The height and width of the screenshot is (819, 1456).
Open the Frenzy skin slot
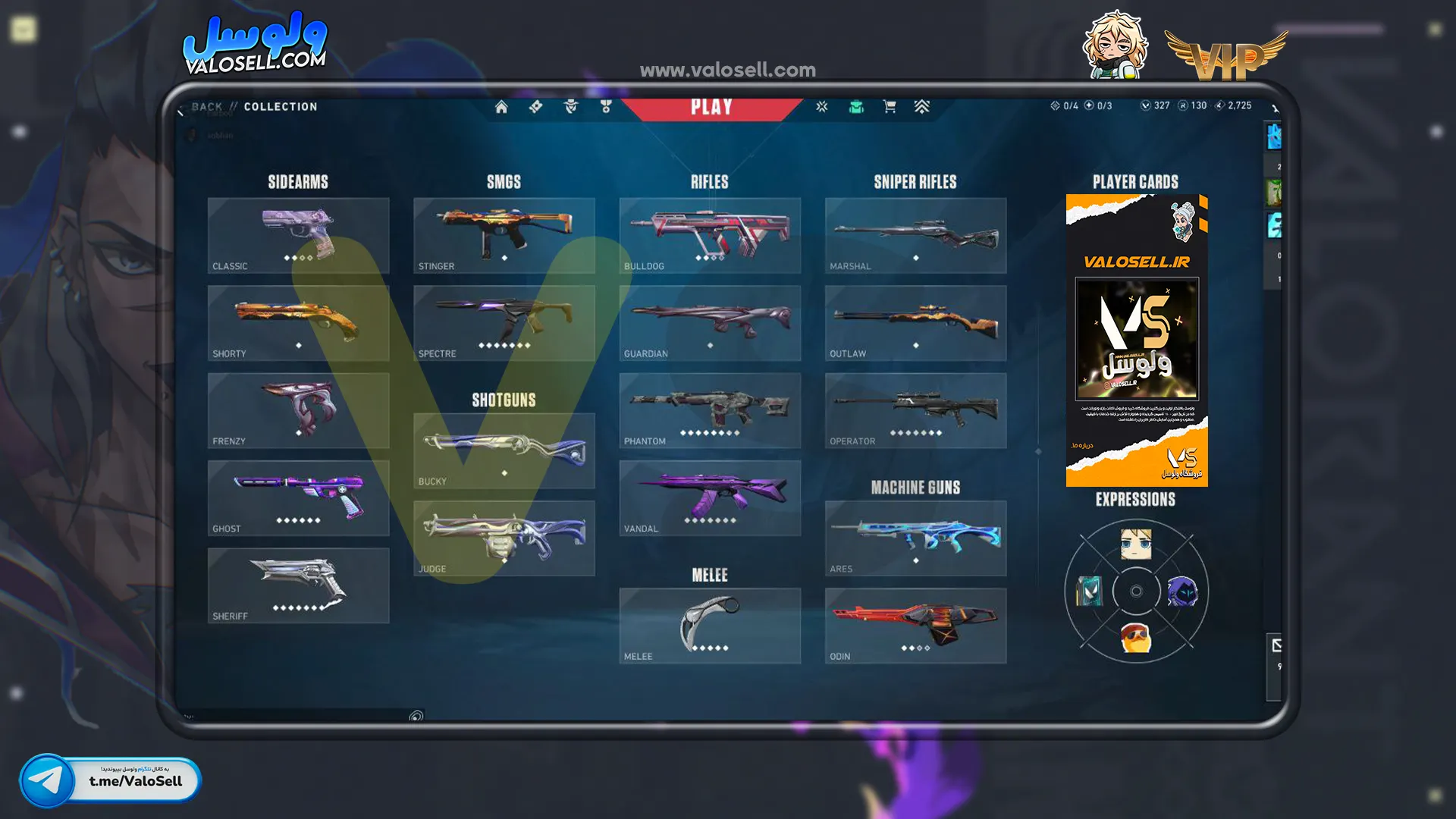[298, 410]
